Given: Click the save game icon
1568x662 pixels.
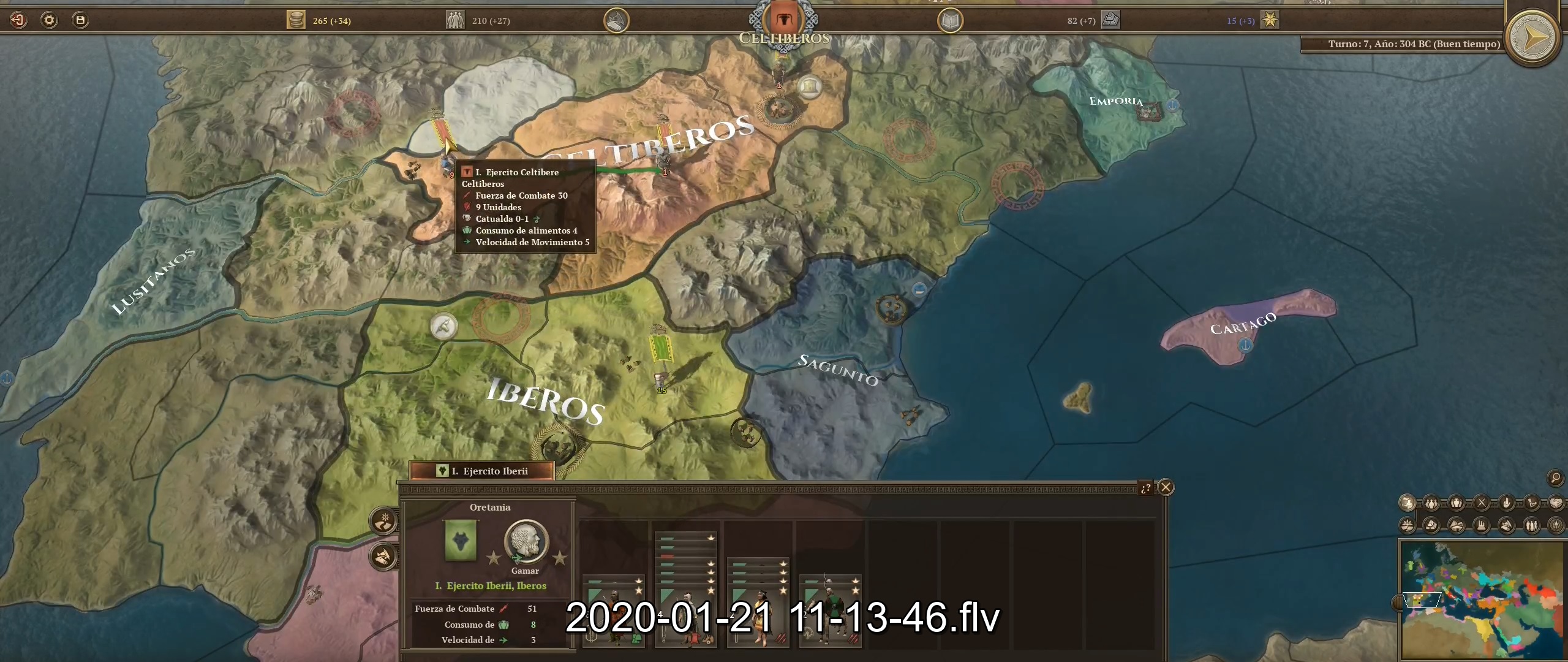Looking at the screenshot, I should pos(80,20).
